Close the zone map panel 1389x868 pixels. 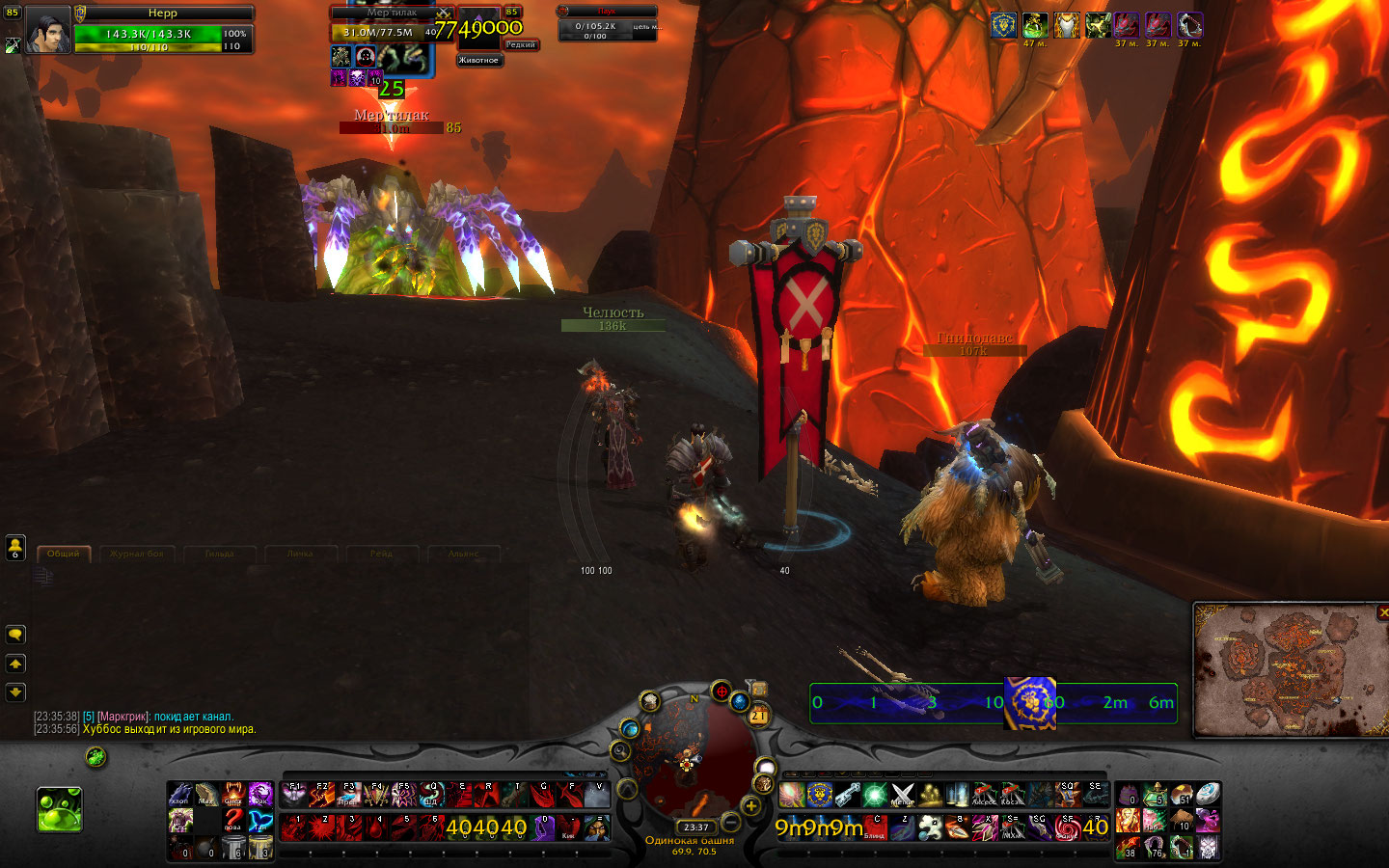(1383, 612)
